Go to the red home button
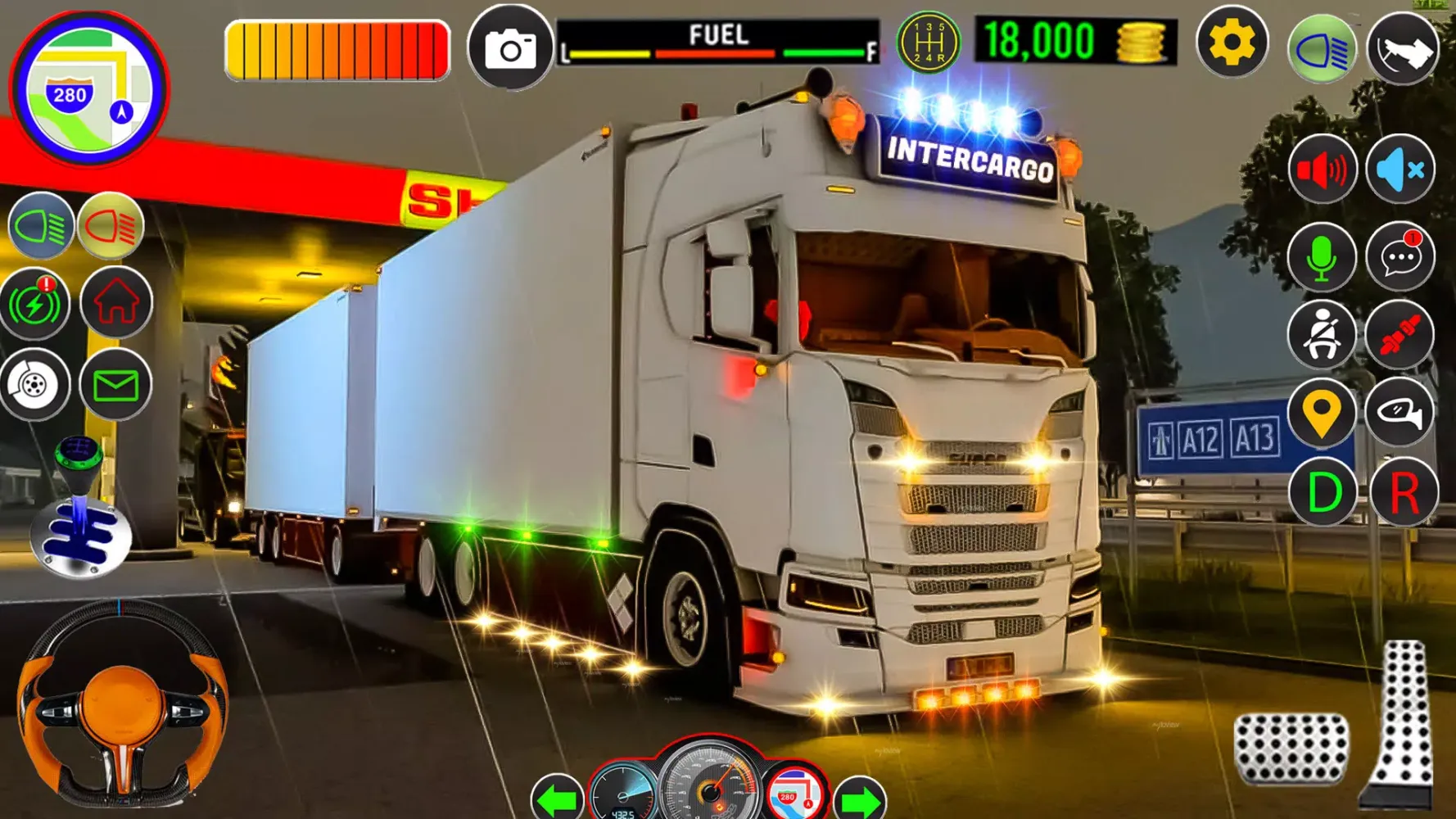Viewport: 1456px width, 819px height. pyautogui.click(x=116, y=303)
